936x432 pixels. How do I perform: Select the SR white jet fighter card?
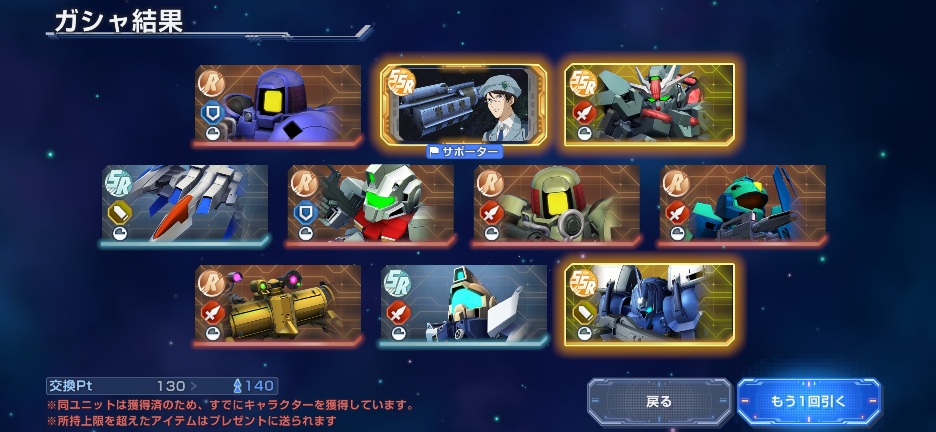click(x=185, y=204)
